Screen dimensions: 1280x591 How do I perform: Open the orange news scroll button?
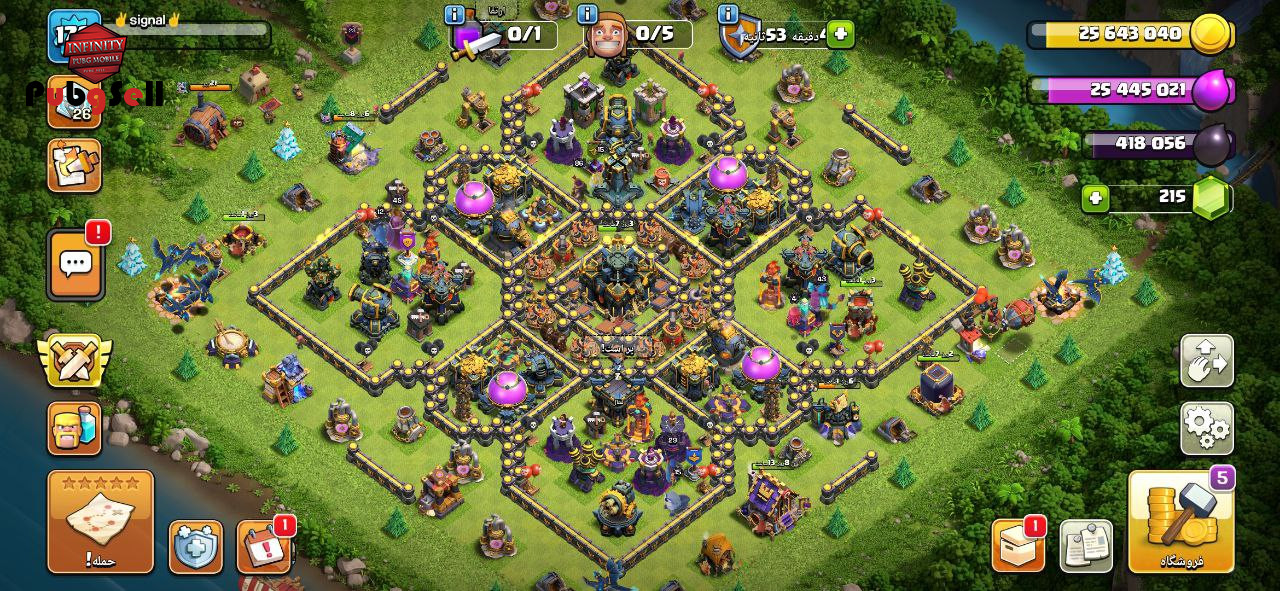pyautogui.click(x=74, y=165)
